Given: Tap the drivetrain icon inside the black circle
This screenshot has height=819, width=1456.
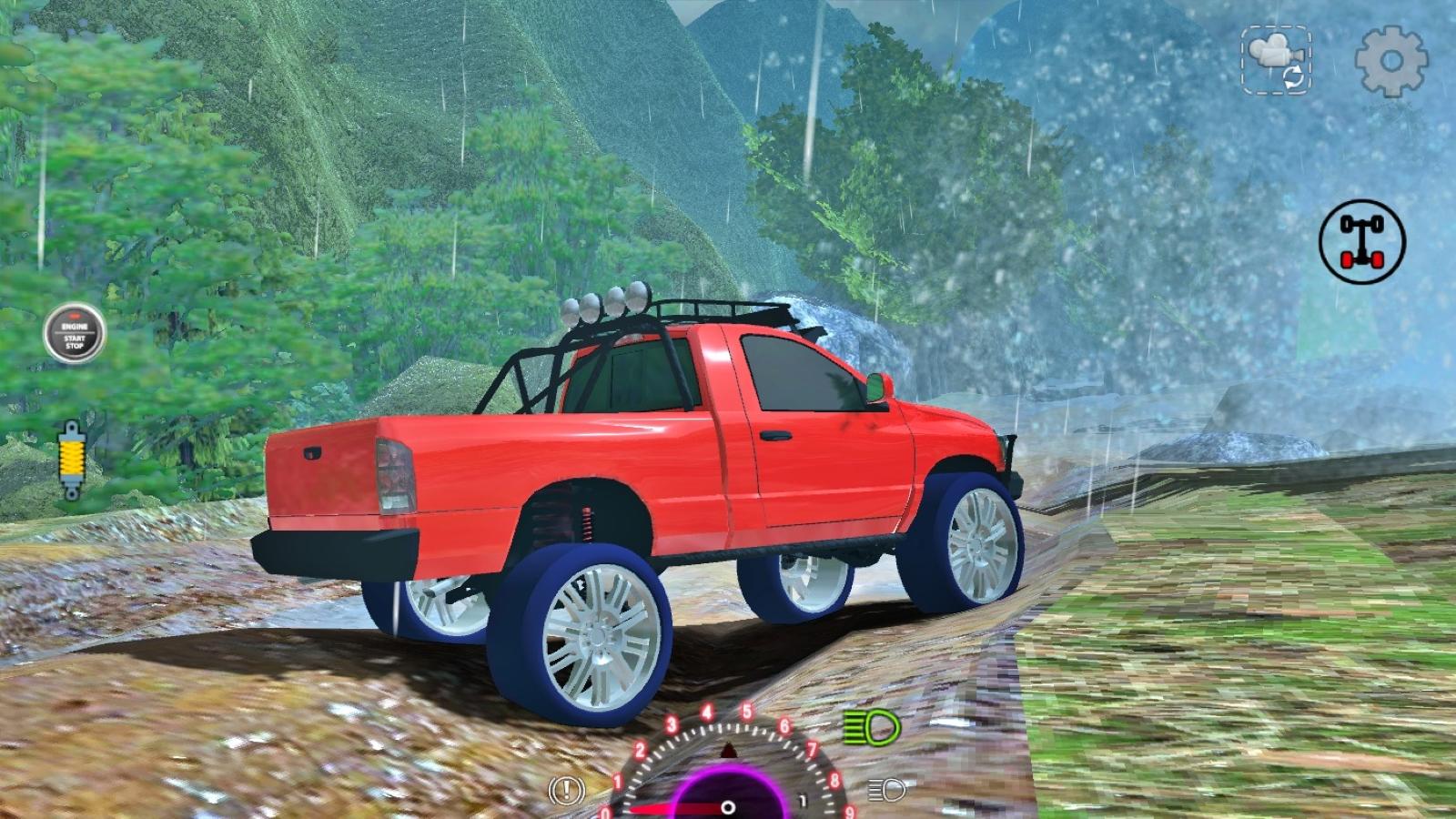Looking at the screenshot, I should (x=1359, y=242).
